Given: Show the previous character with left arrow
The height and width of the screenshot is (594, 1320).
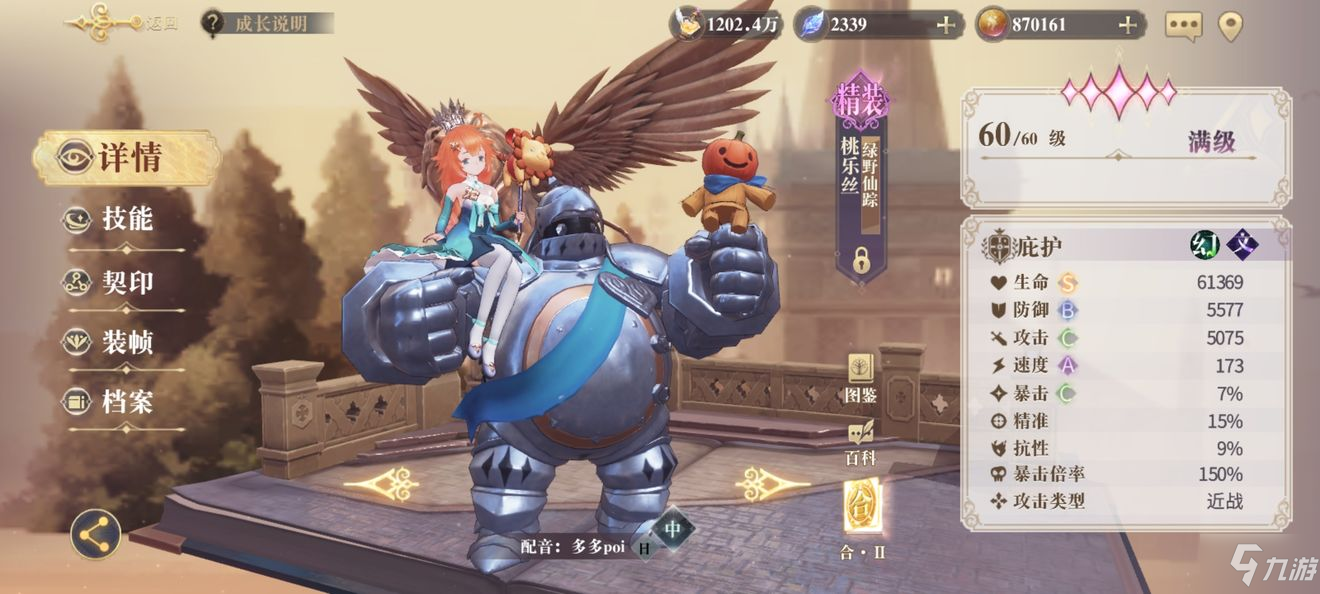Looking at the screenshot, I should pos(381,484).
